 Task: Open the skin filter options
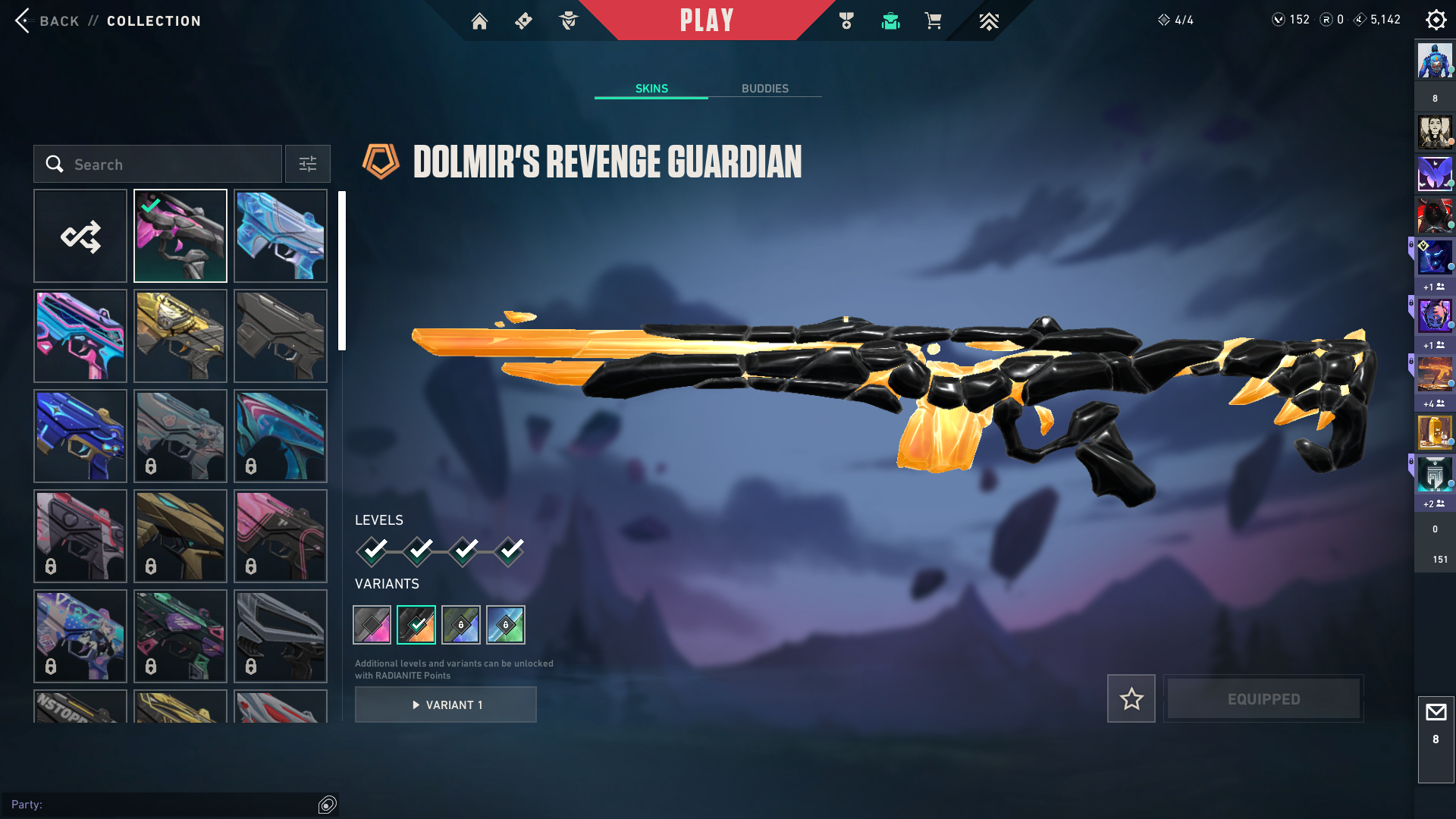[x=307, y=164]
